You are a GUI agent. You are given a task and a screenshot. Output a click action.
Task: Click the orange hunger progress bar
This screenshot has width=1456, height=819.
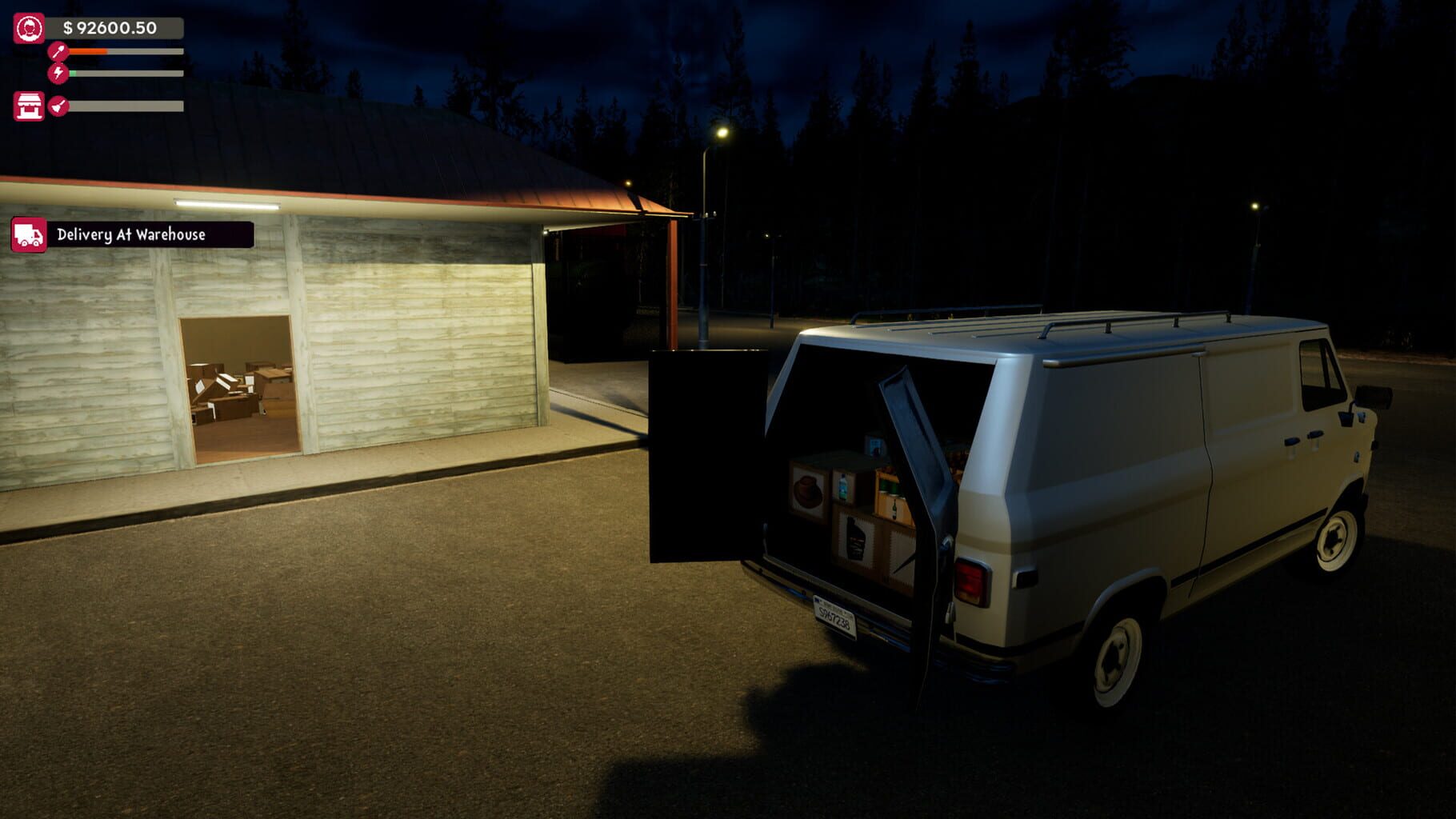pyautogui.click(x=88, y=50)
